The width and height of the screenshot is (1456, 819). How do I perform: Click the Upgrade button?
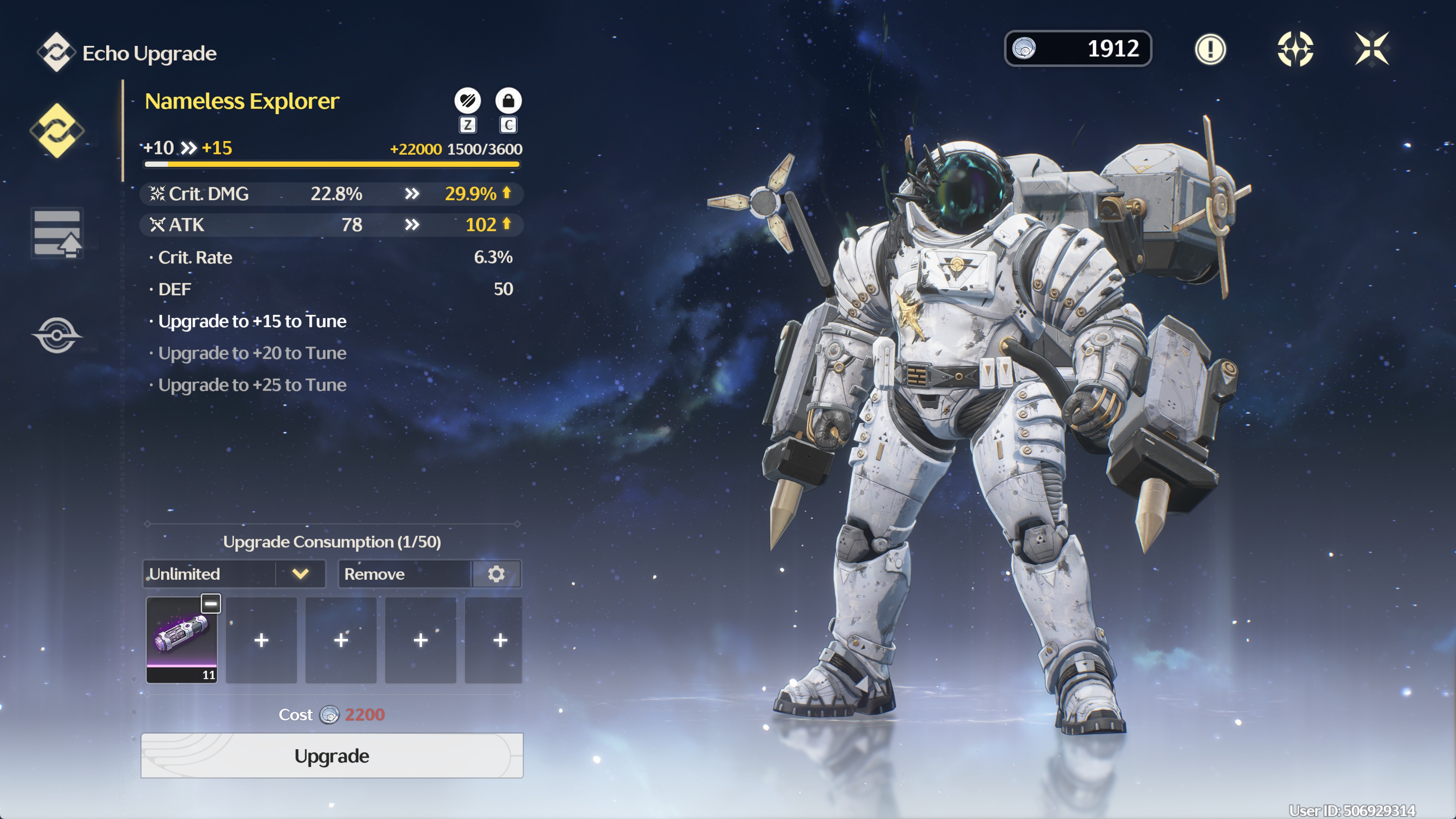tap(332, 756)
